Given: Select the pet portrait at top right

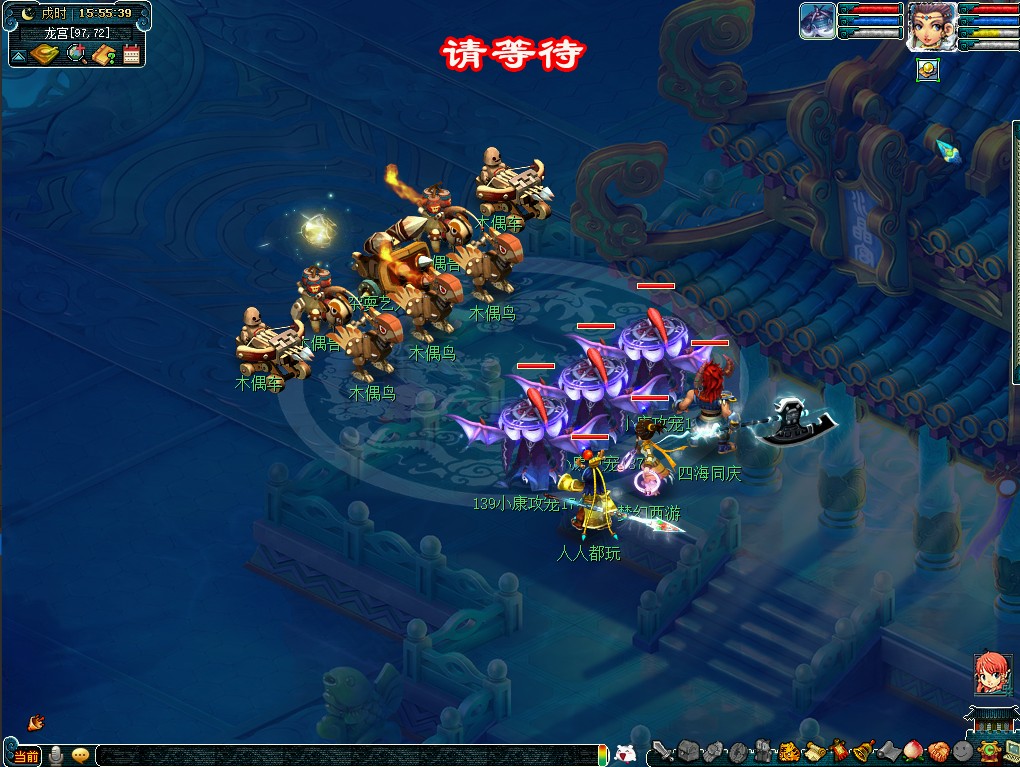Looking at the screenshot, I should pos(817,21).
